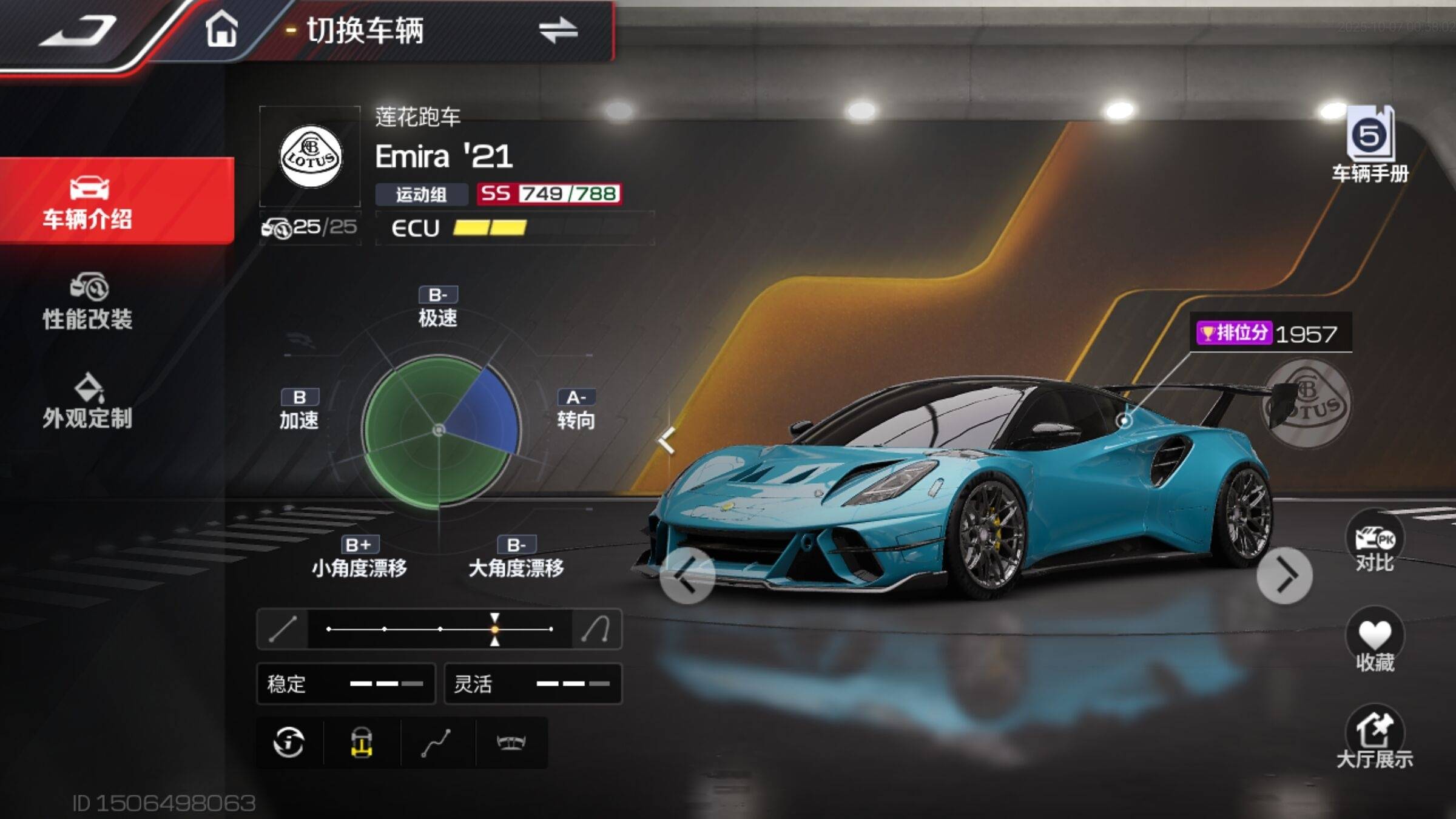Click the Lotus brand logo box
Screen dimensions: 1456x819
pos(311,157)
